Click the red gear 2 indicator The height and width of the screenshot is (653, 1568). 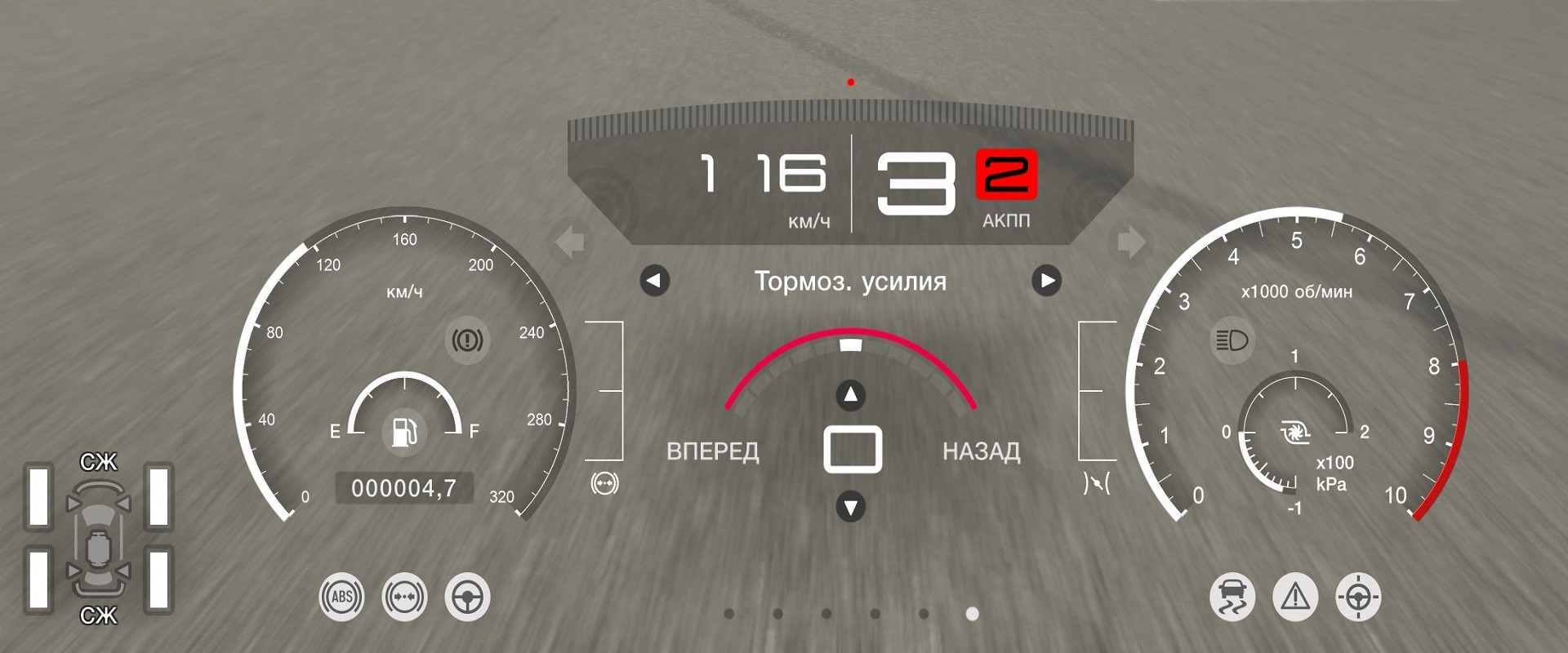tap(1006, 175)
